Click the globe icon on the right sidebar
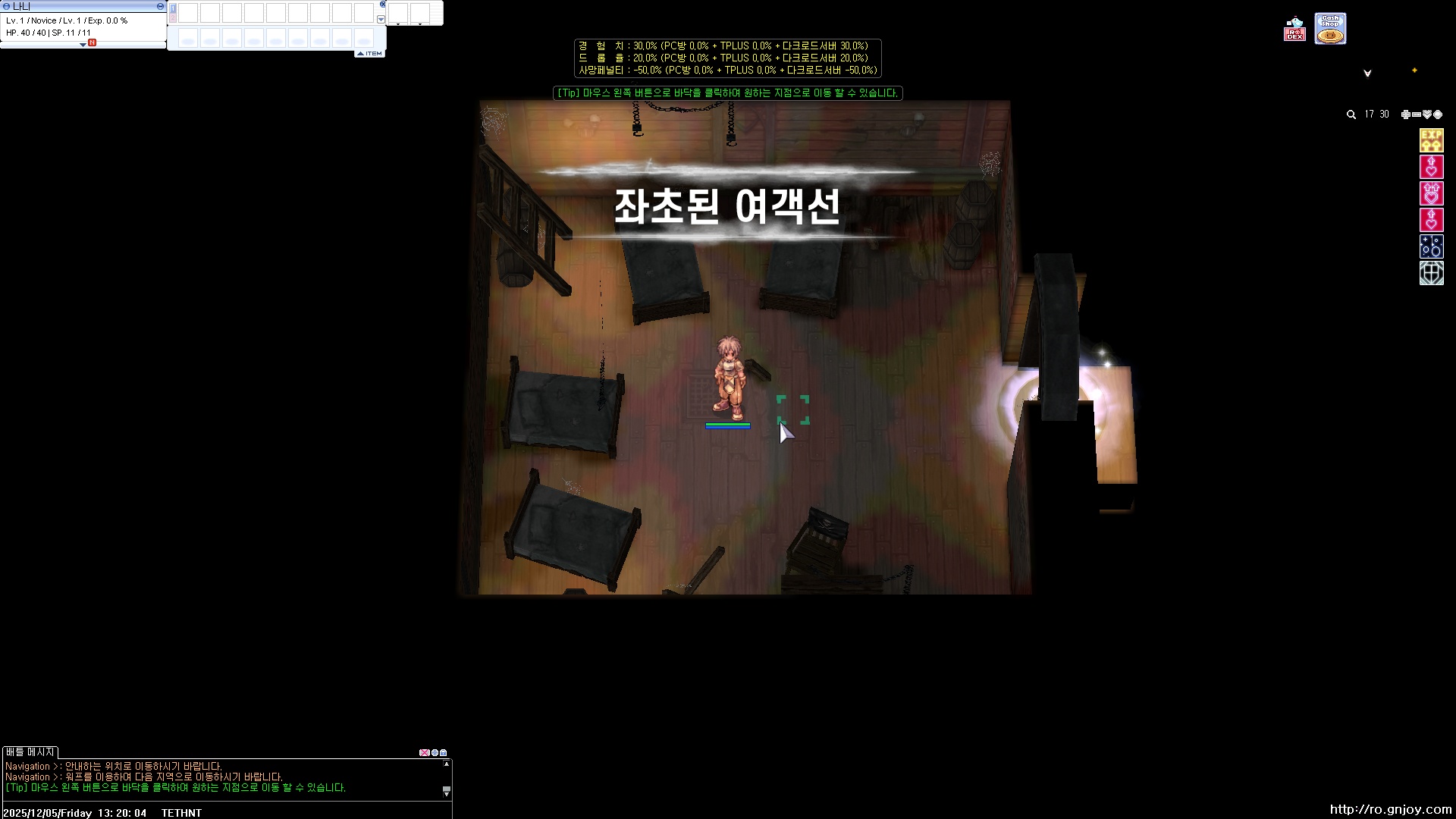The height and width of the screenshot is (819, 1456). 1432,272
